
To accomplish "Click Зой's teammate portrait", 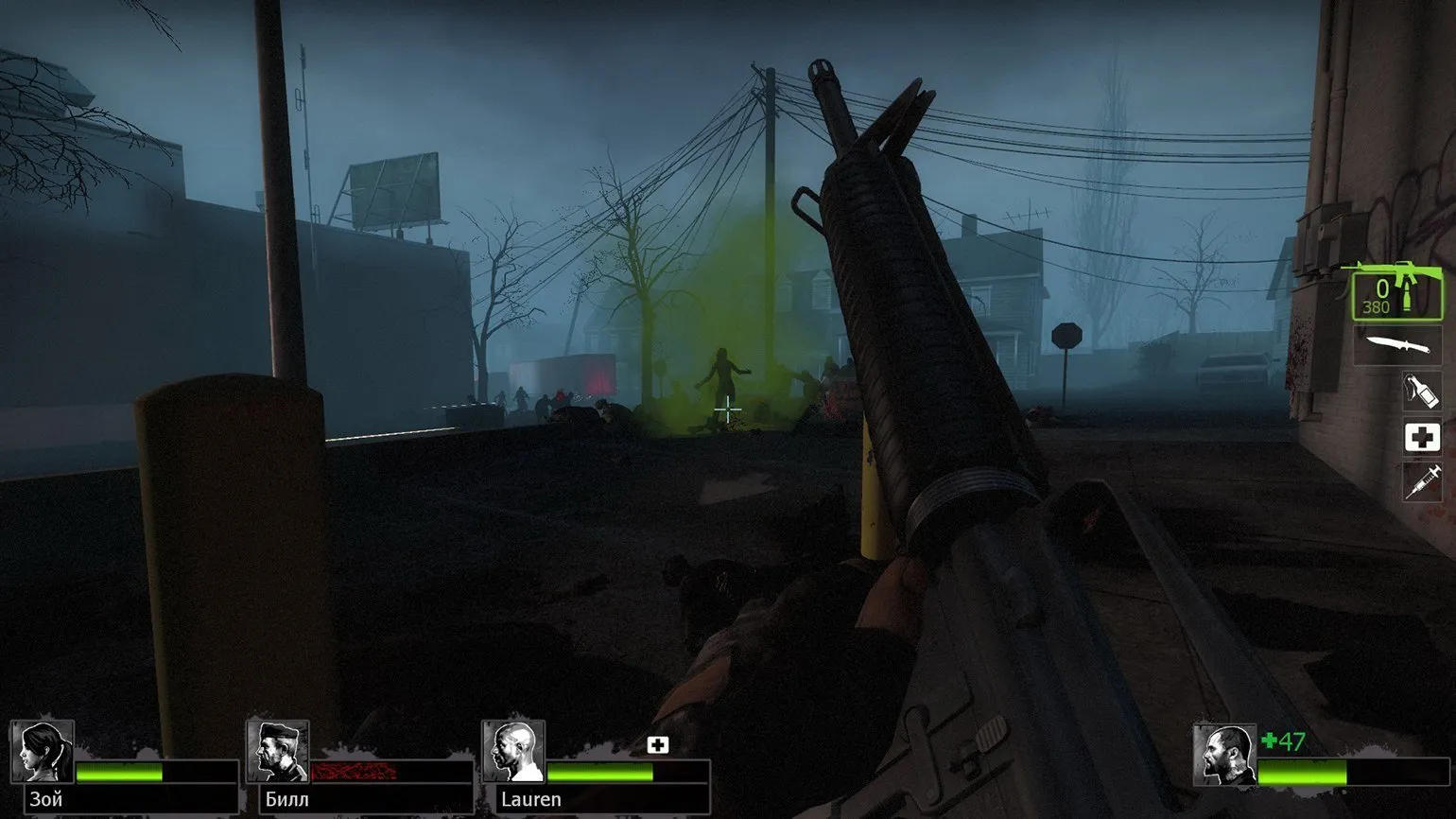I will [x=43, y=752].
